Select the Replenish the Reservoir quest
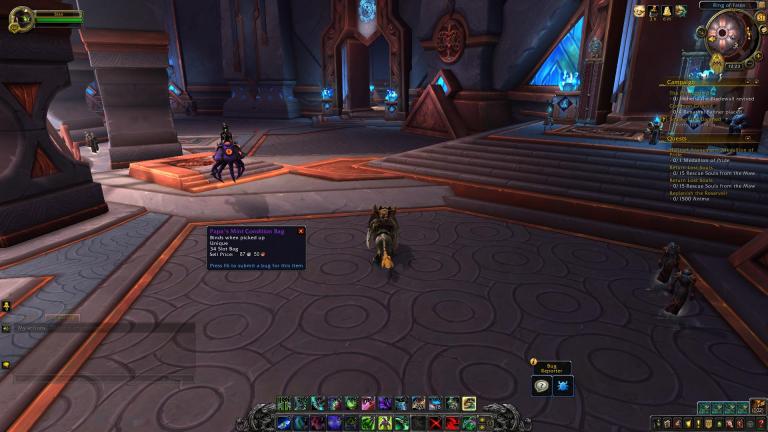 pos(698,192)
